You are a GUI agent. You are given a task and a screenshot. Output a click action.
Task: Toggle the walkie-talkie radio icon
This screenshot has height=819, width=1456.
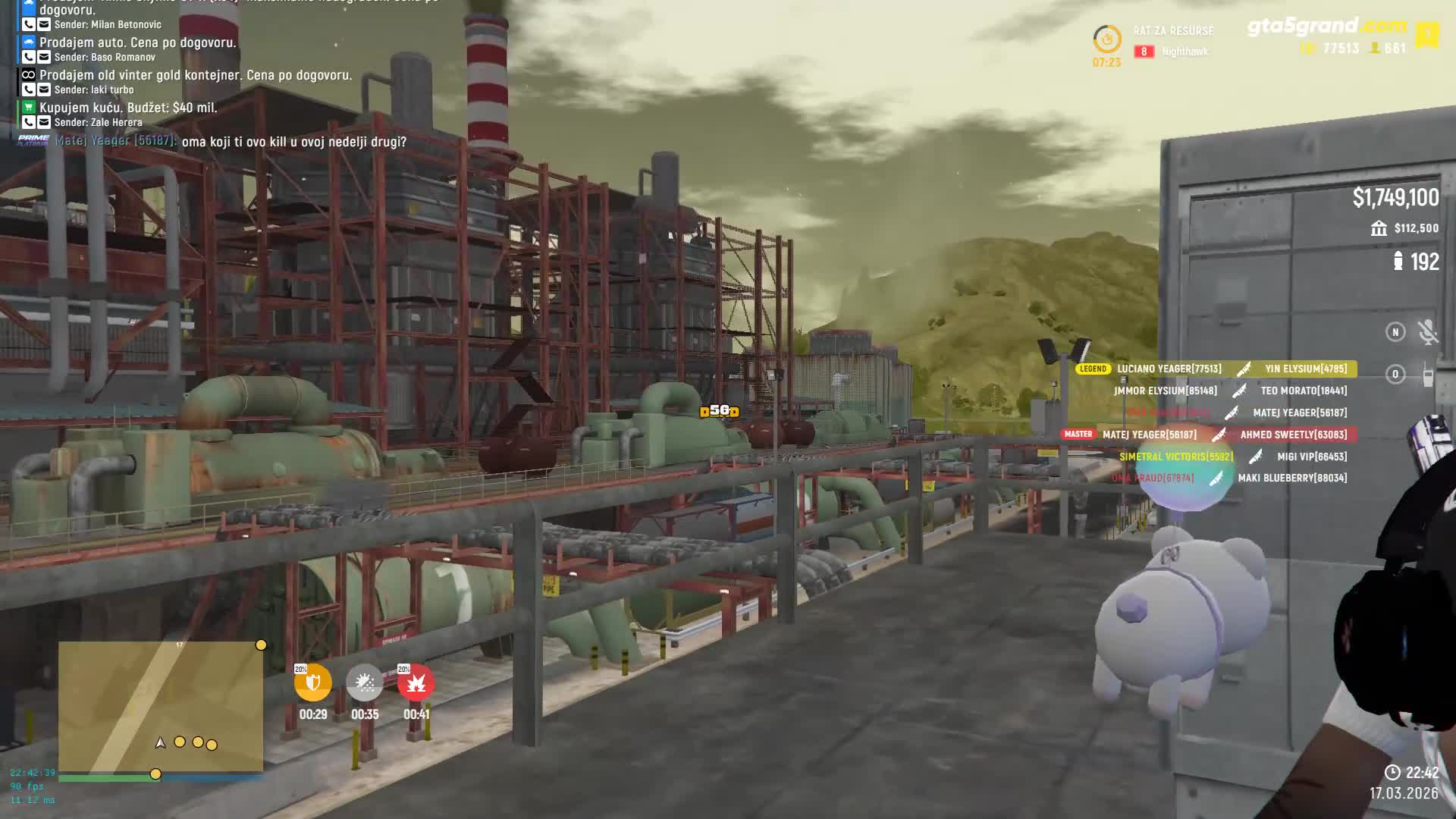pyautogui.click(x=1427, y=375)
